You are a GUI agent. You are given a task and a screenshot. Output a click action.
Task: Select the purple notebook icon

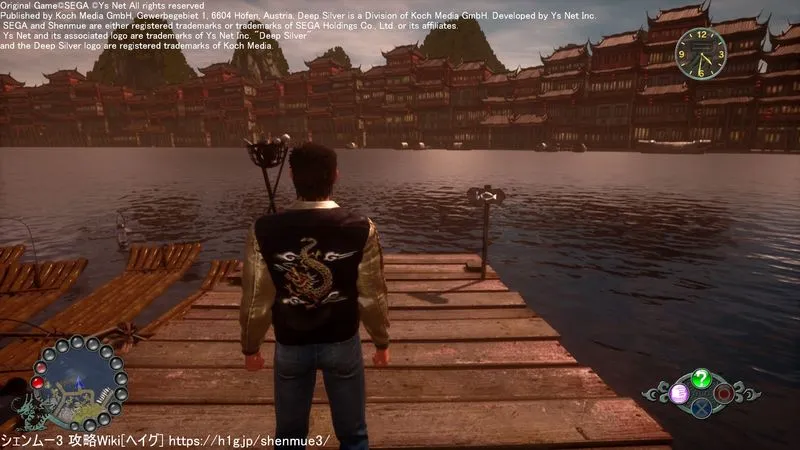click(x=679, y=392)
